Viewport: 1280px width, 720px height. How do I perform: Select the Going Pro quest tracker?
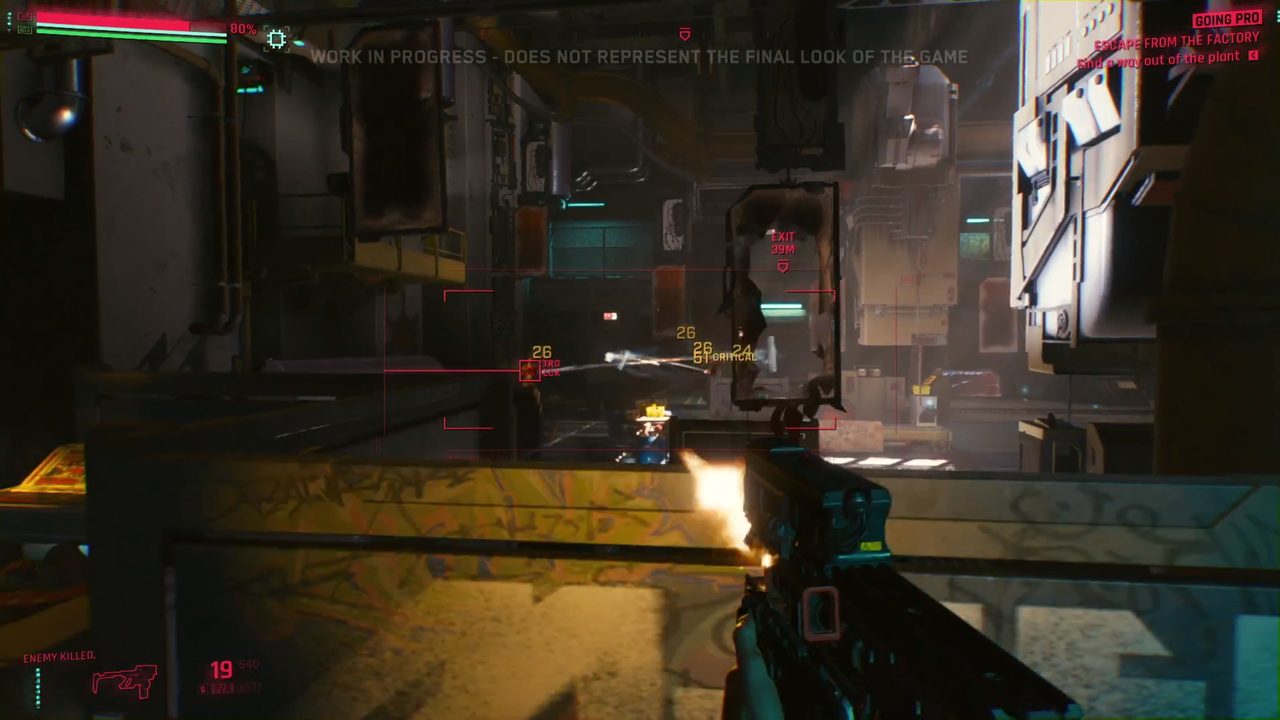(1226, 19)
